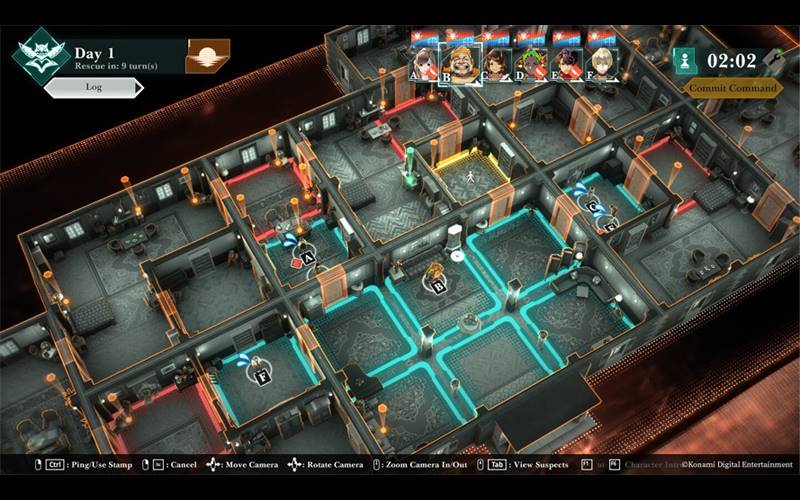Select unit marker A on the map
The height and width of the screenshot is (500, 800).
click(308, 257)
